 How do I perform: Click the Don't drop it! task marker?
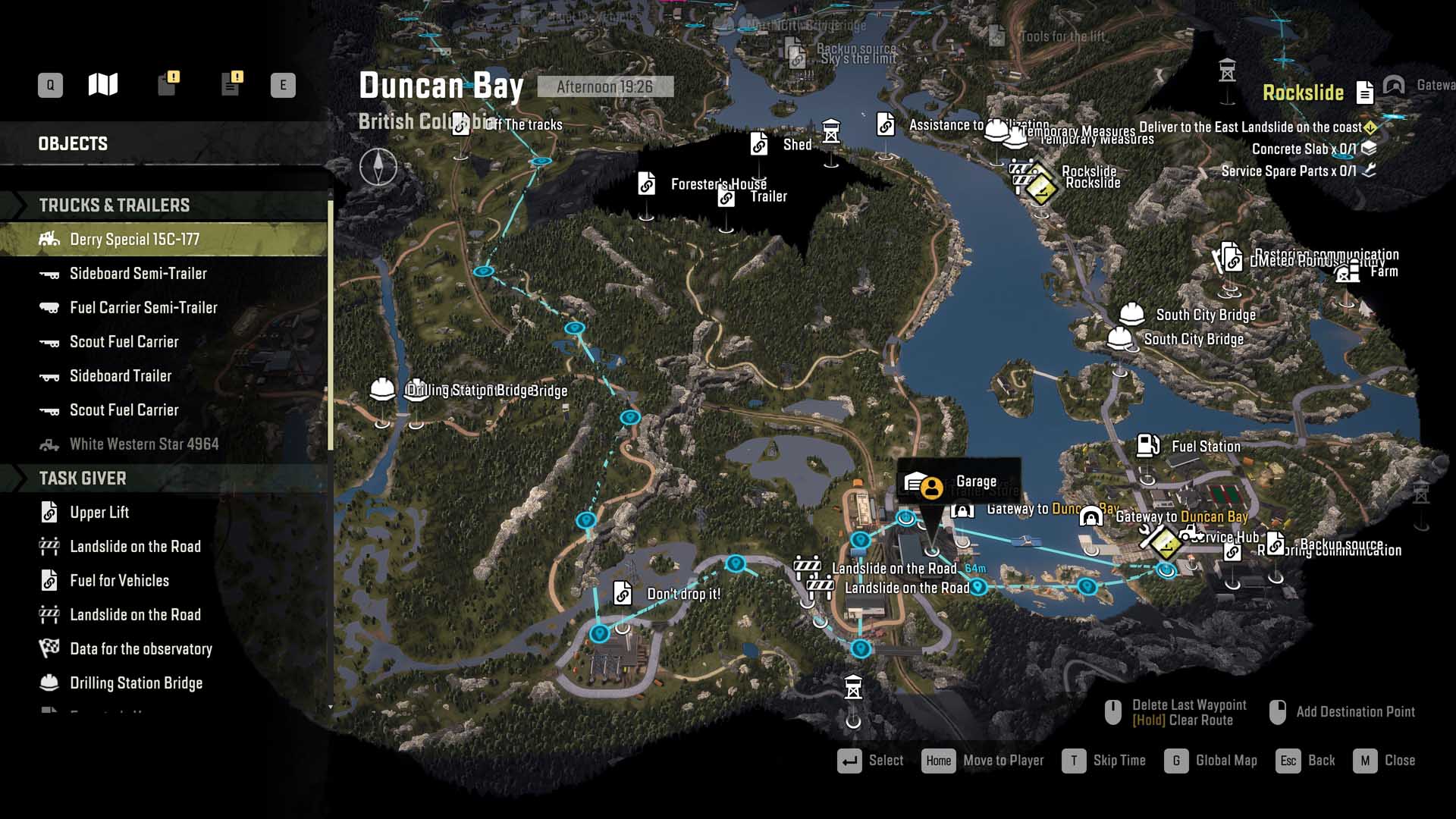coord(623,593)
